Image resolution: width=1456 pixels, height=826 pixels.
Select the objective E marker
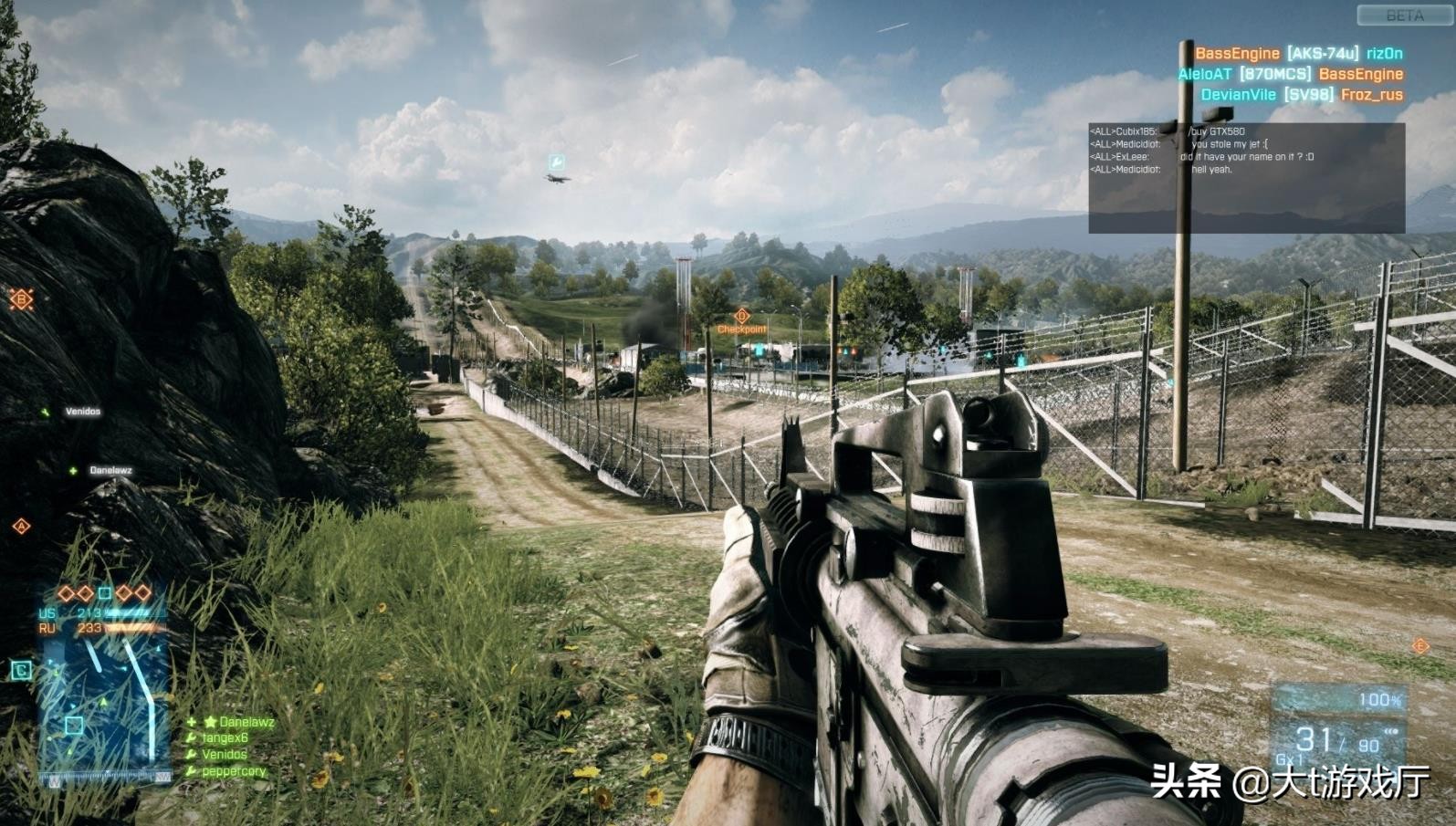(x=1419, y=646)
